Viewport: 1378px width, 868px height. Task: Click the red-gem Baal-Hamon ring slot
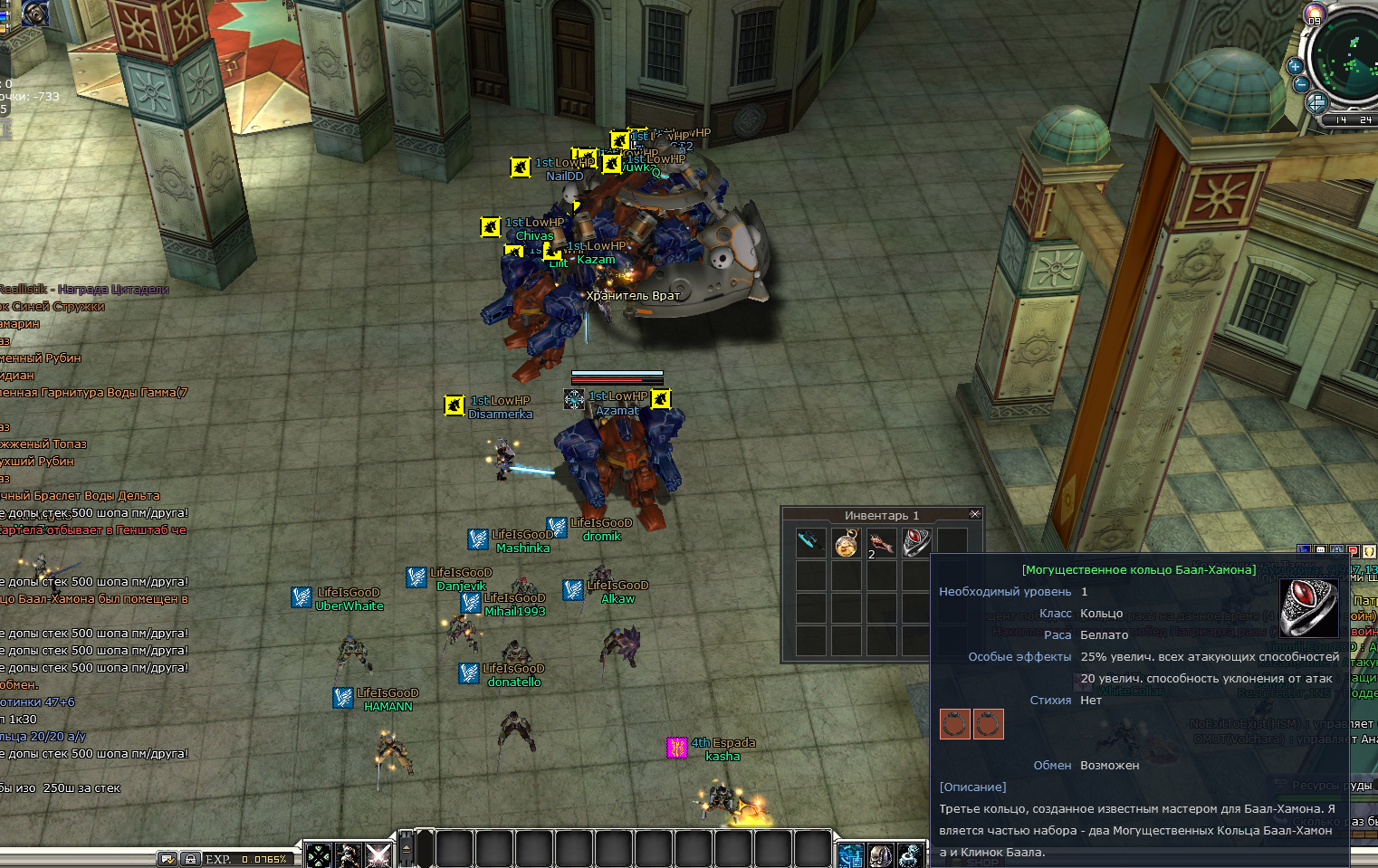pyautogui.click(x=916, y=542)
